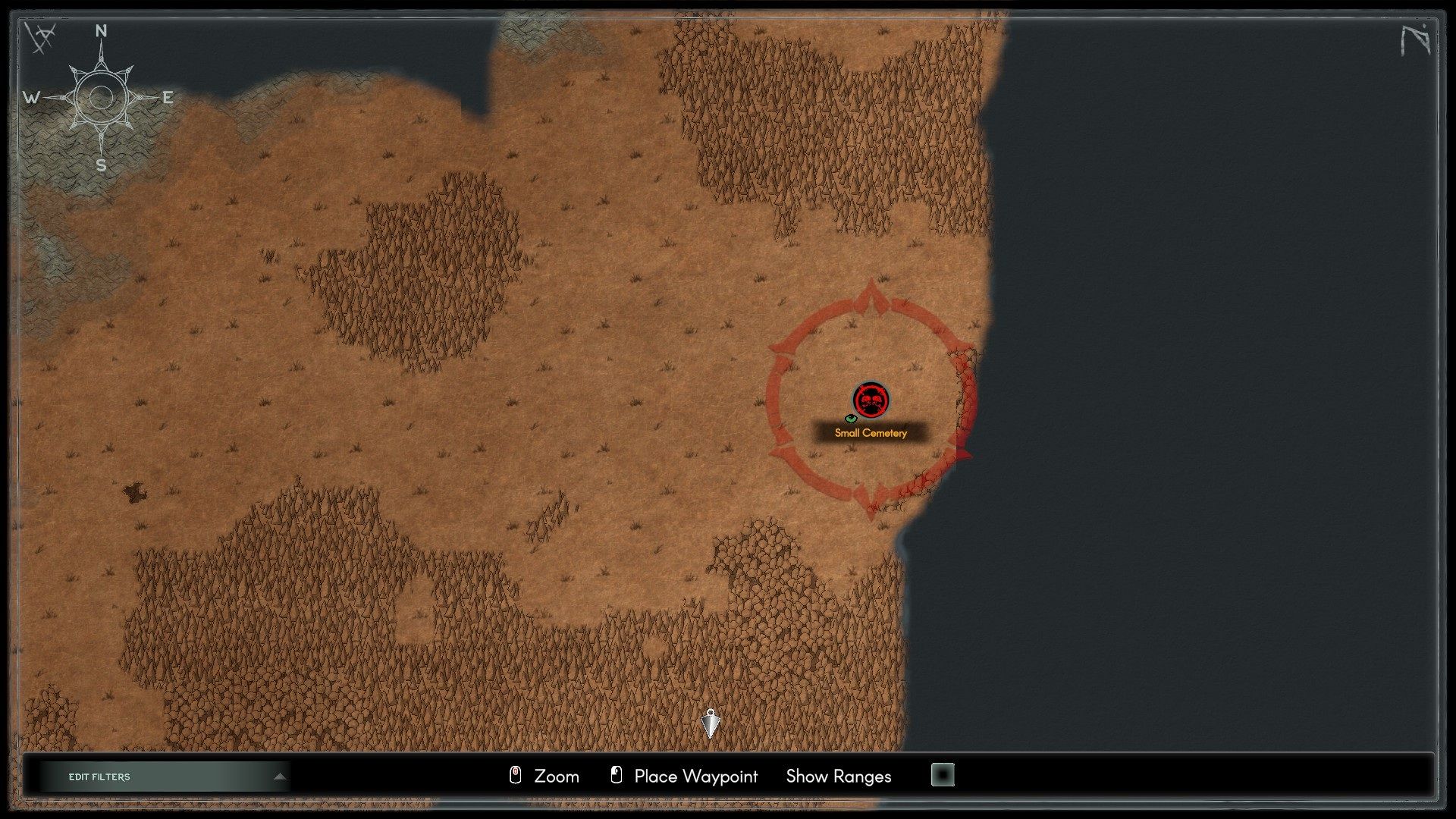The image size is (1456, 819).
Task: Click the white player position arrow marker
Action: (x=711, y=724)
